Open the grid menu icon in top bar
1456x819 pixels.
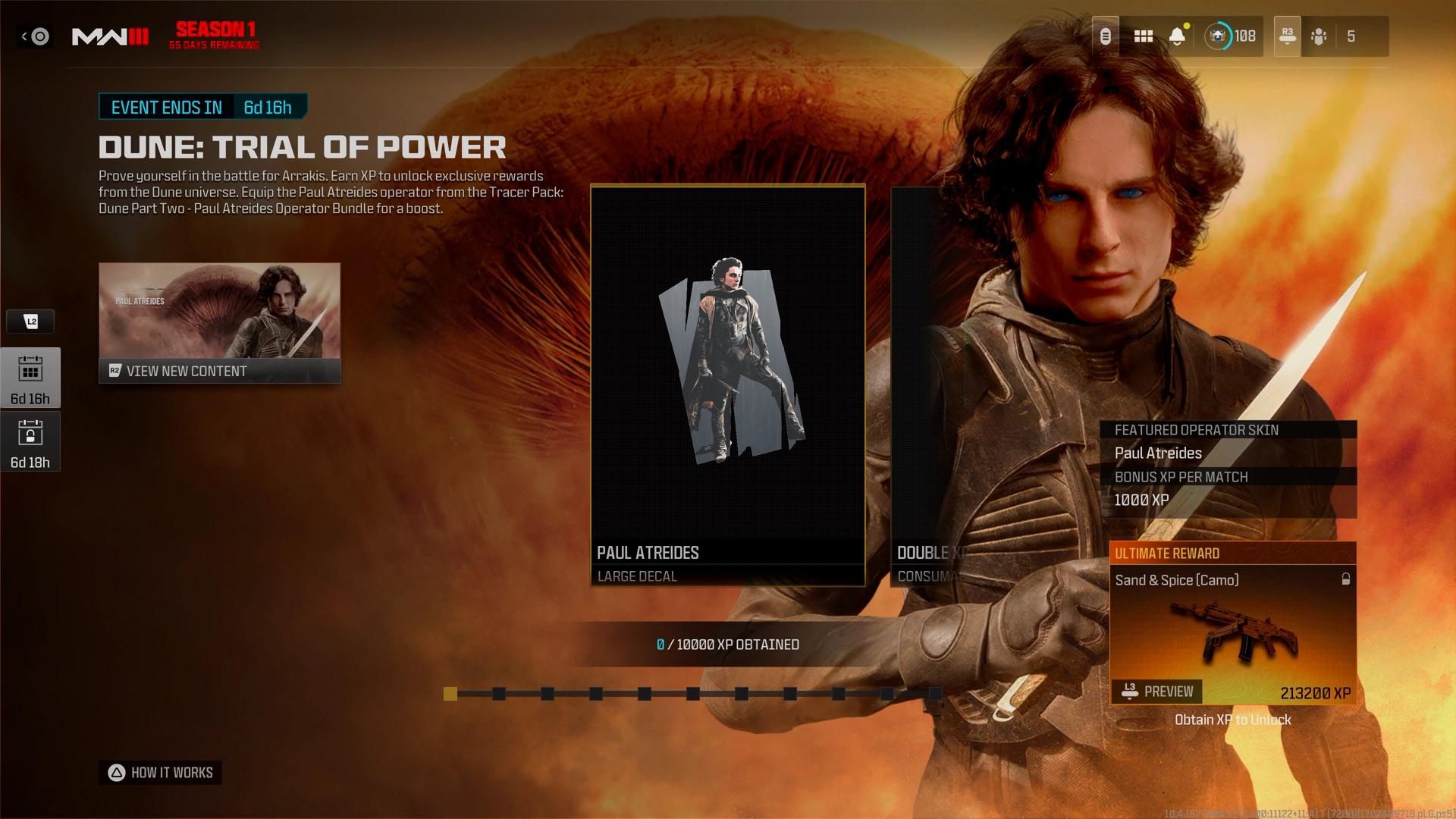coord(1143,36)
